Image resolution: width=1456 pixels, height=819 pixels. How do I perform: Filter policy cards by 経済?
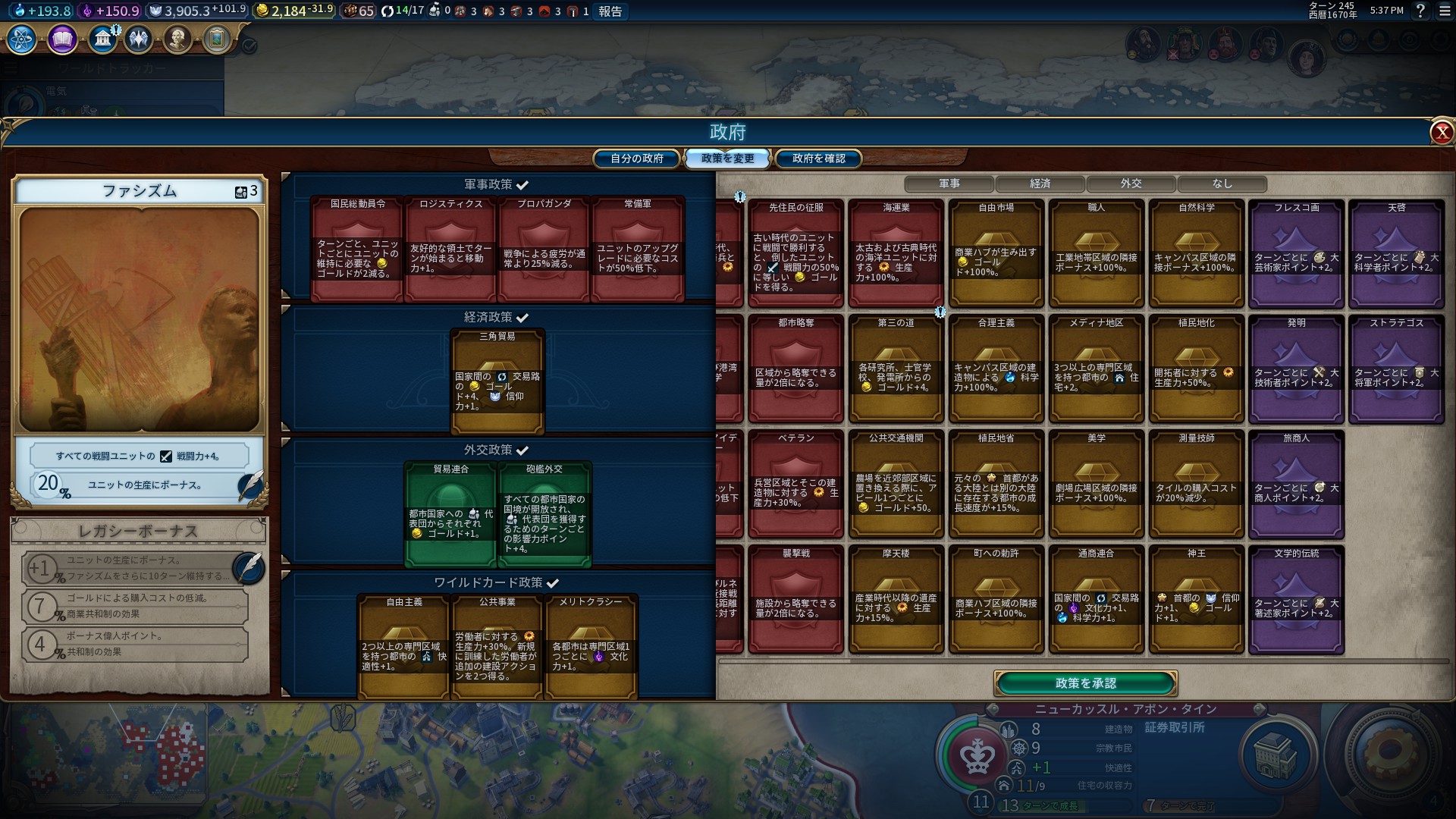[1040, 184]
